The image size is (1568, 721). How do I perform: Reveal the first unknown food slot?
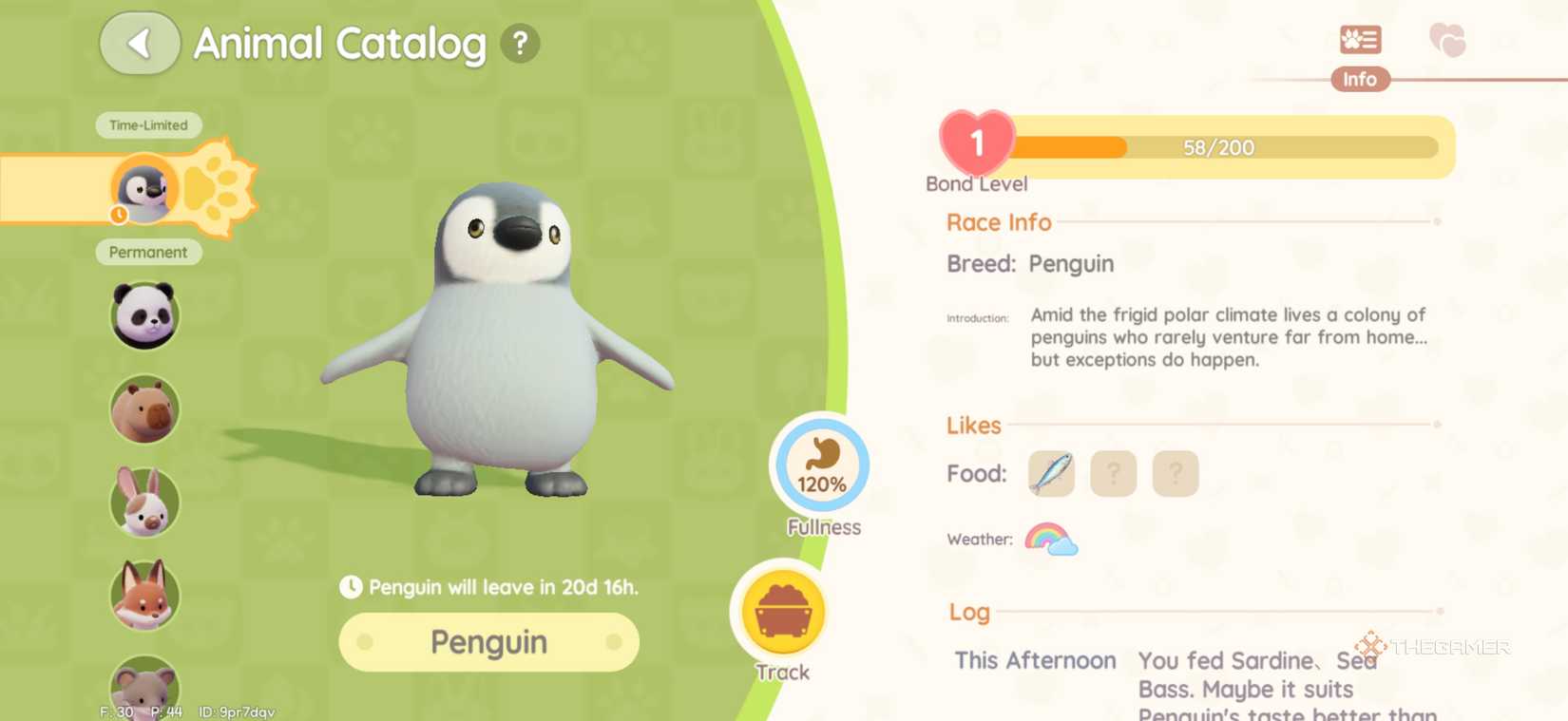coord(1113,472)
